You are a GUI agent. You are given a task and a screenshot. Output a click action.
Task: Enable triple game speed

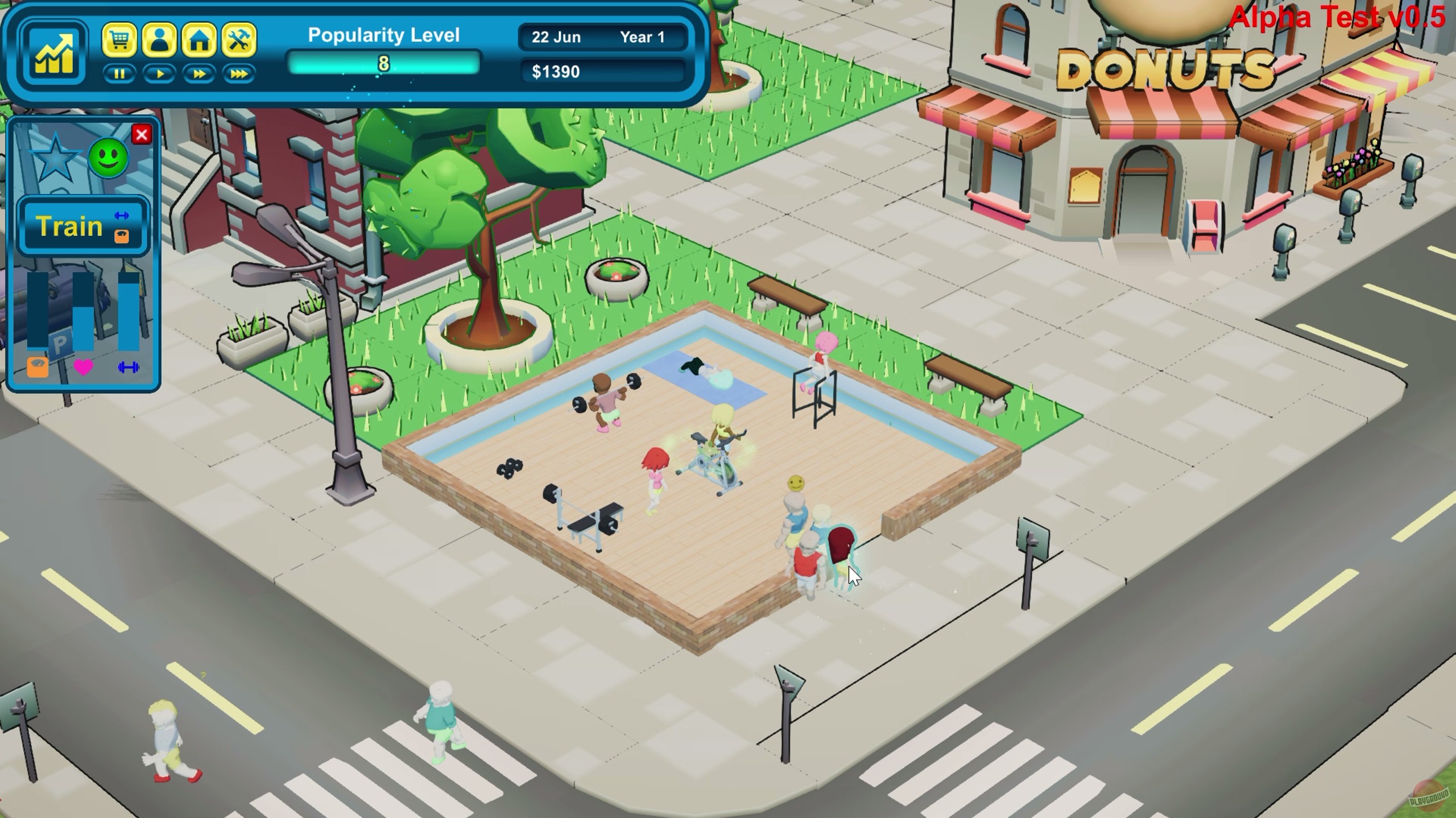tap(239, 75)
